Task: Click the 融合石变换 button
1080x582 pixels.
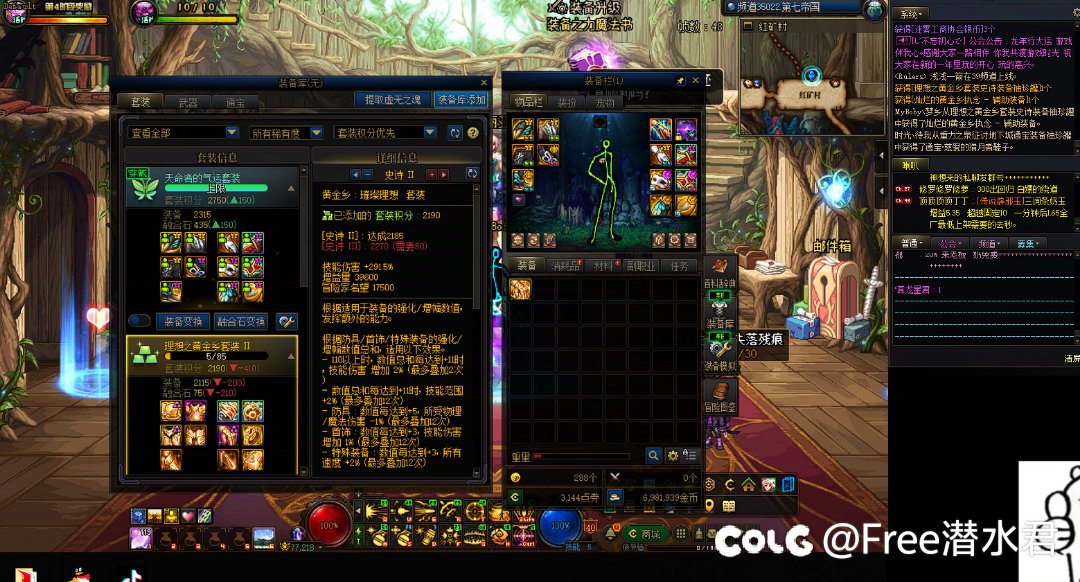Action: (241, 321)
